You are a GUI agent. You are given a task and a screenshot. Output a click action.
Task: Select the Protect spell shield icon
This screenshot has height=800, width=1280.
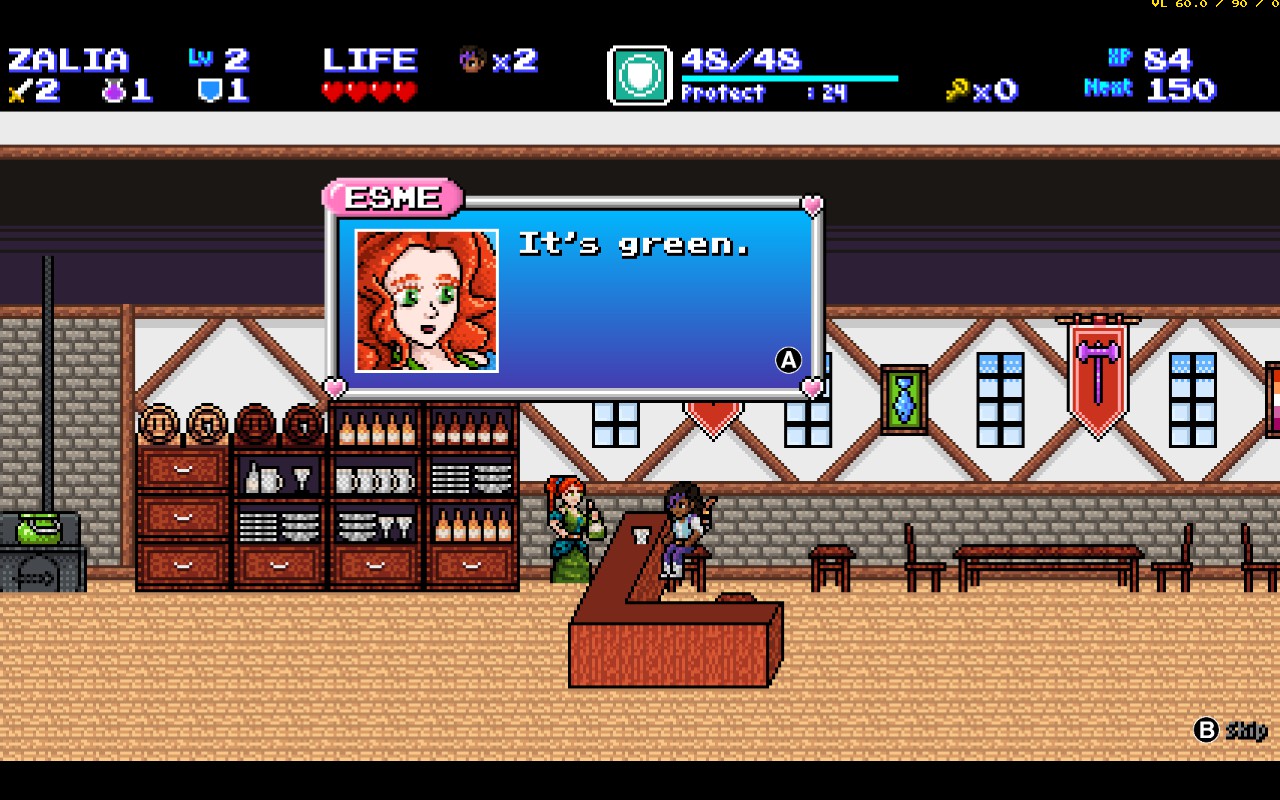pyautogui.click(x=640, y=75)
